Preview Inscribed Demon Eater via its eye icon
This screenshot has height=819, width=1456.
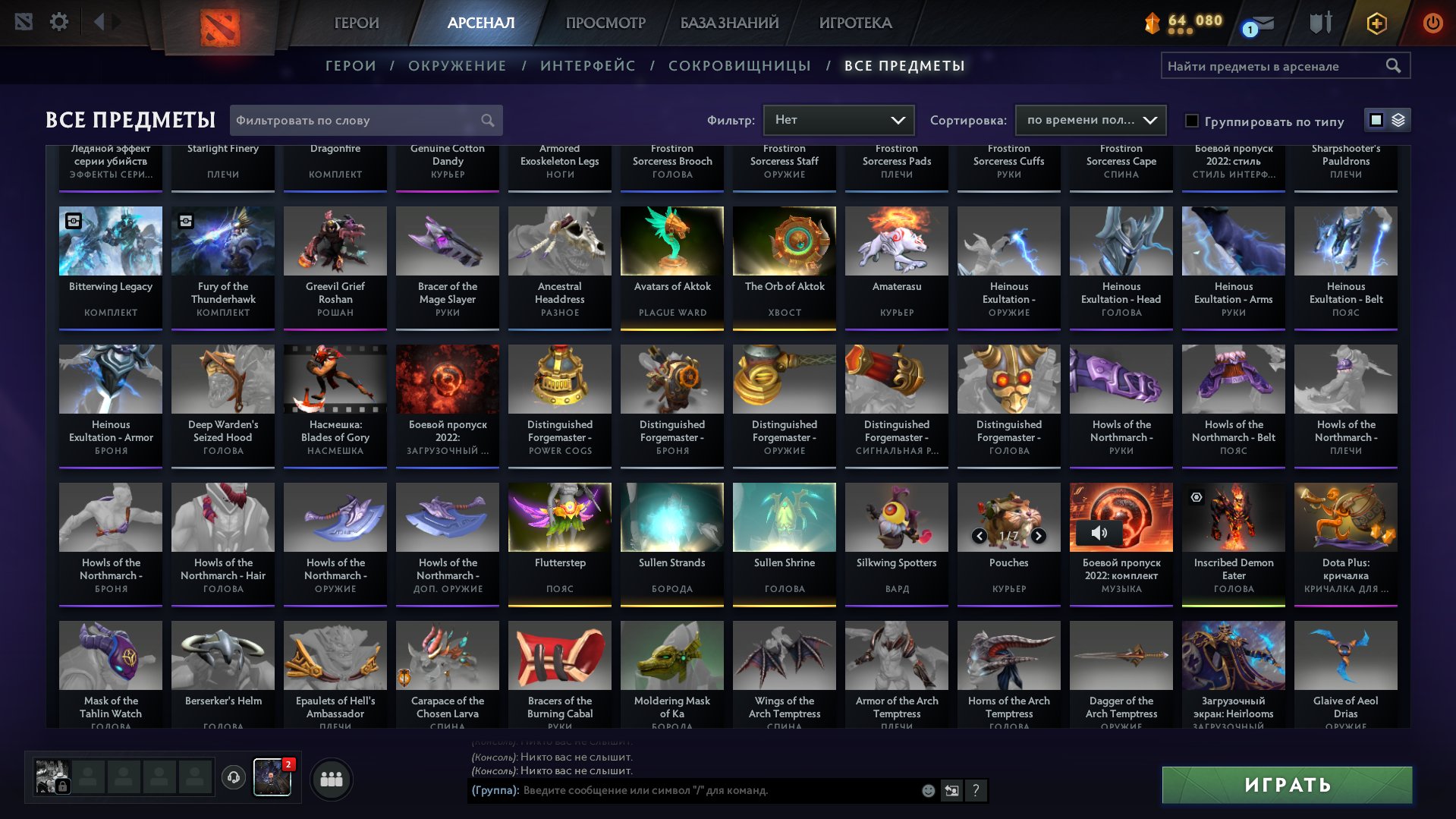click(1197, 497)
